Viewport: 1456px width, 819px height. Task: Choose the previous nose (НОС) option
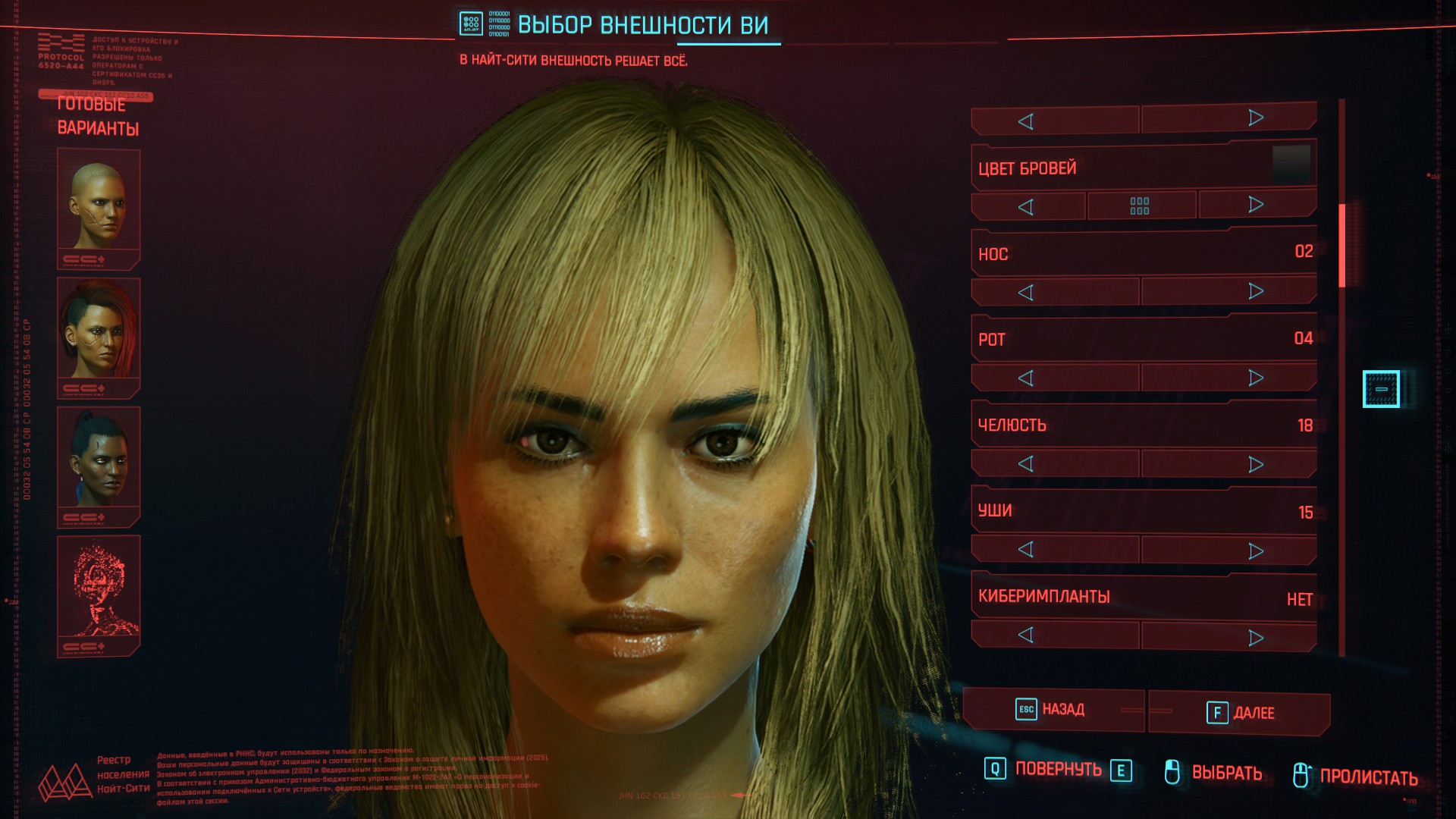point(1026,293)
